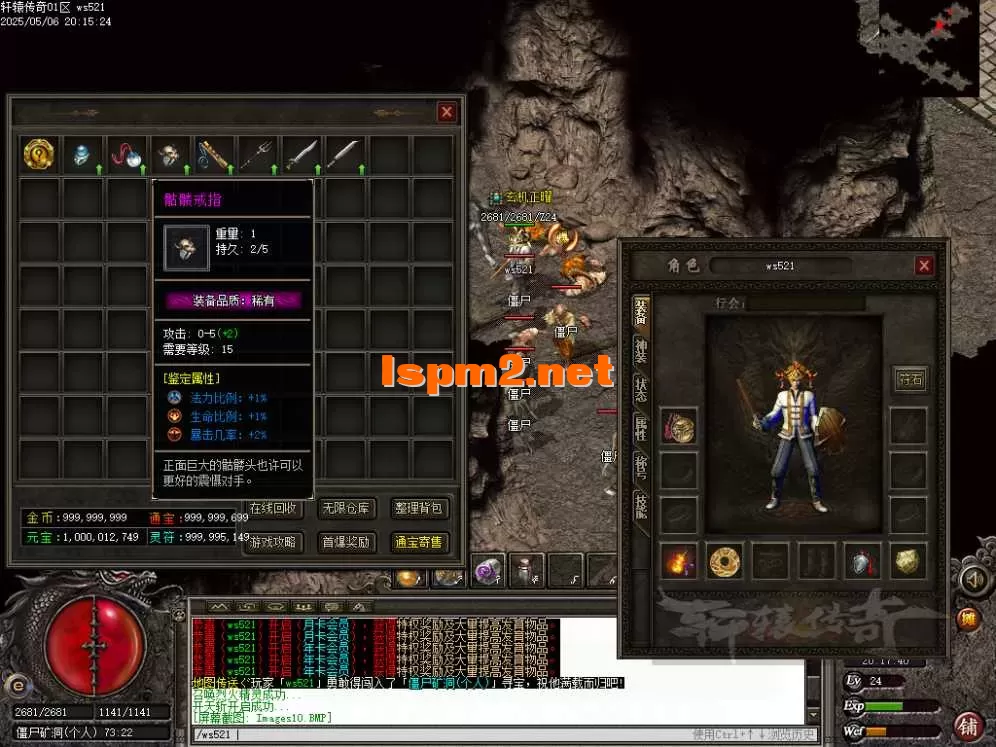Open the 符石 rune stone button
Image resolution: width=996 pixels, height=747 pixels.
point(909,379)
